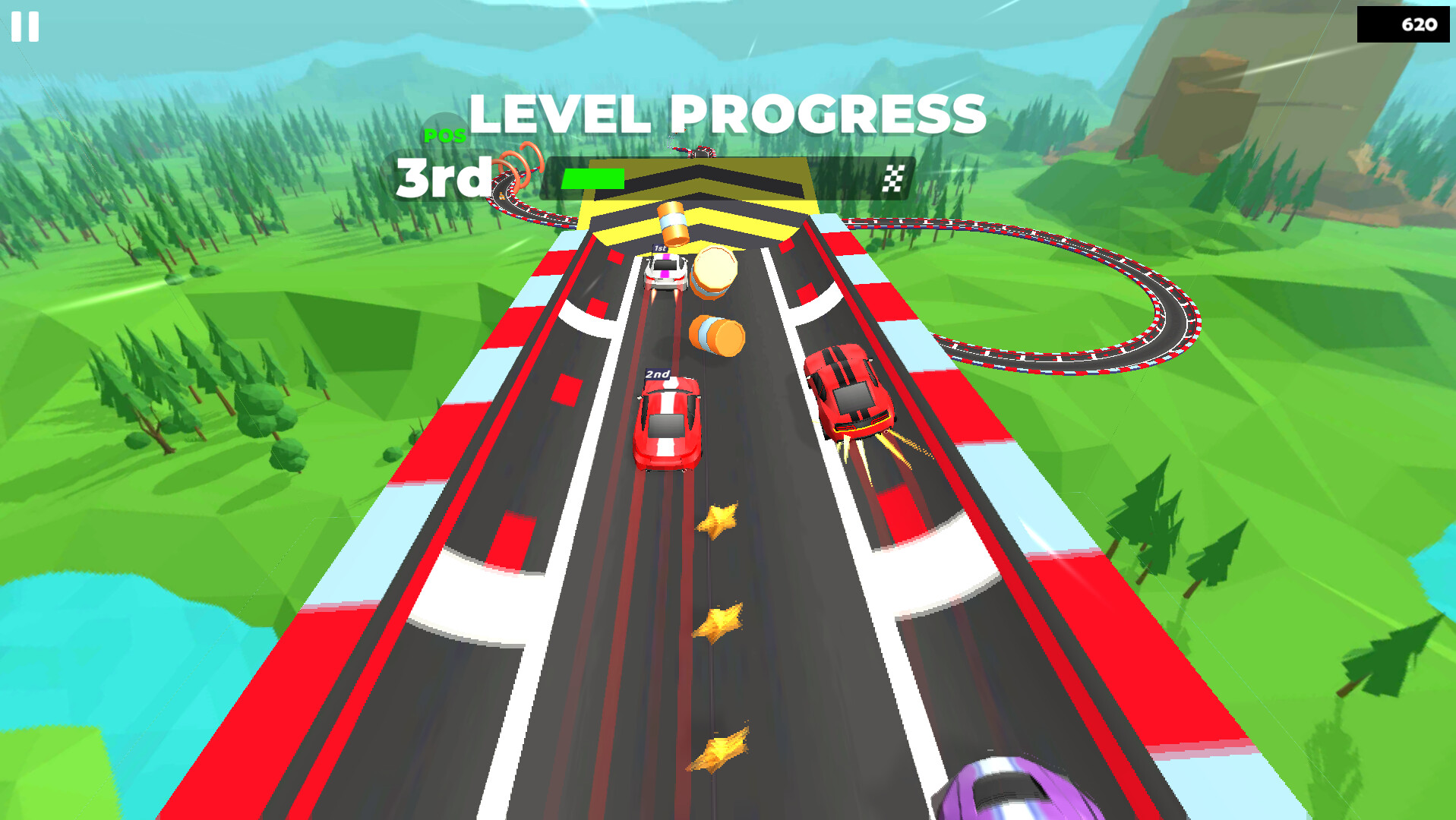Click the 1st place badge above white car
This screenshot has height=820, width=1456.
point(660,248)
